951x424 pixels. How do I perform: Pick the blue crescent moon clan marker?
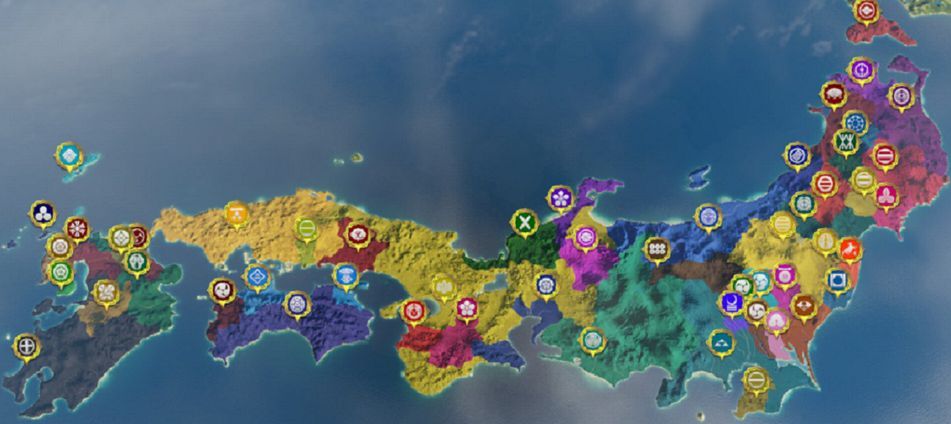point(733,300)
